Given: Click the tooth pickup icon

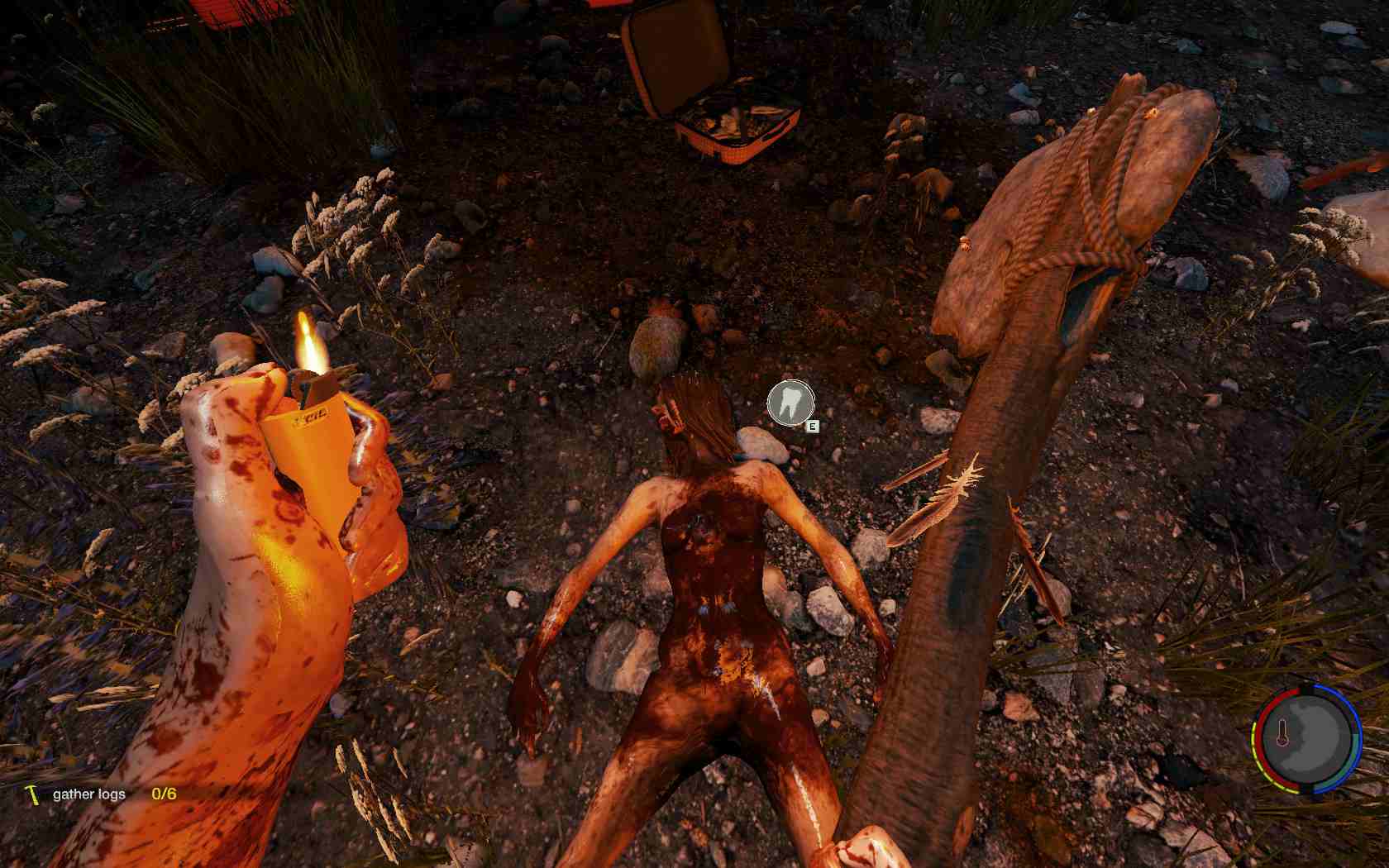Looking at the screenshot, I should click(x=790, y=403).
